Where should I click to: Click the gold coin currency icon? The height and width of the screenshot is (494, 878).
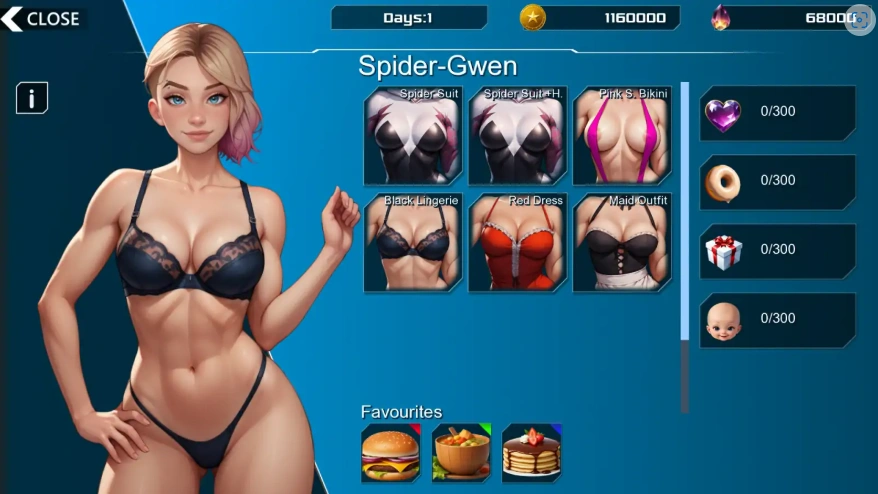pos(533,18)
